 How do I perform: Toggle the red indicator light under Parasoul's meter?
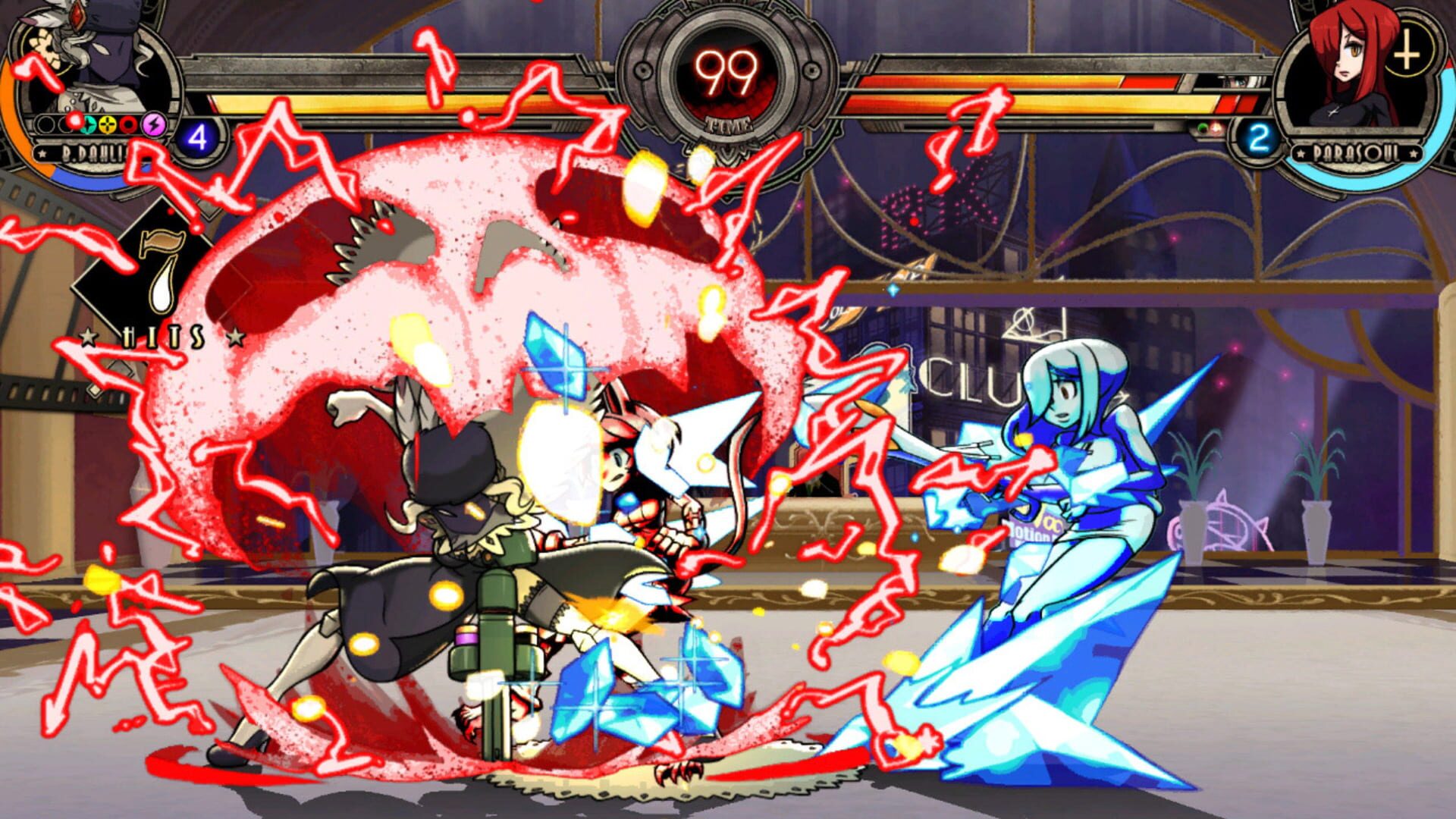tap(1216, 127)
